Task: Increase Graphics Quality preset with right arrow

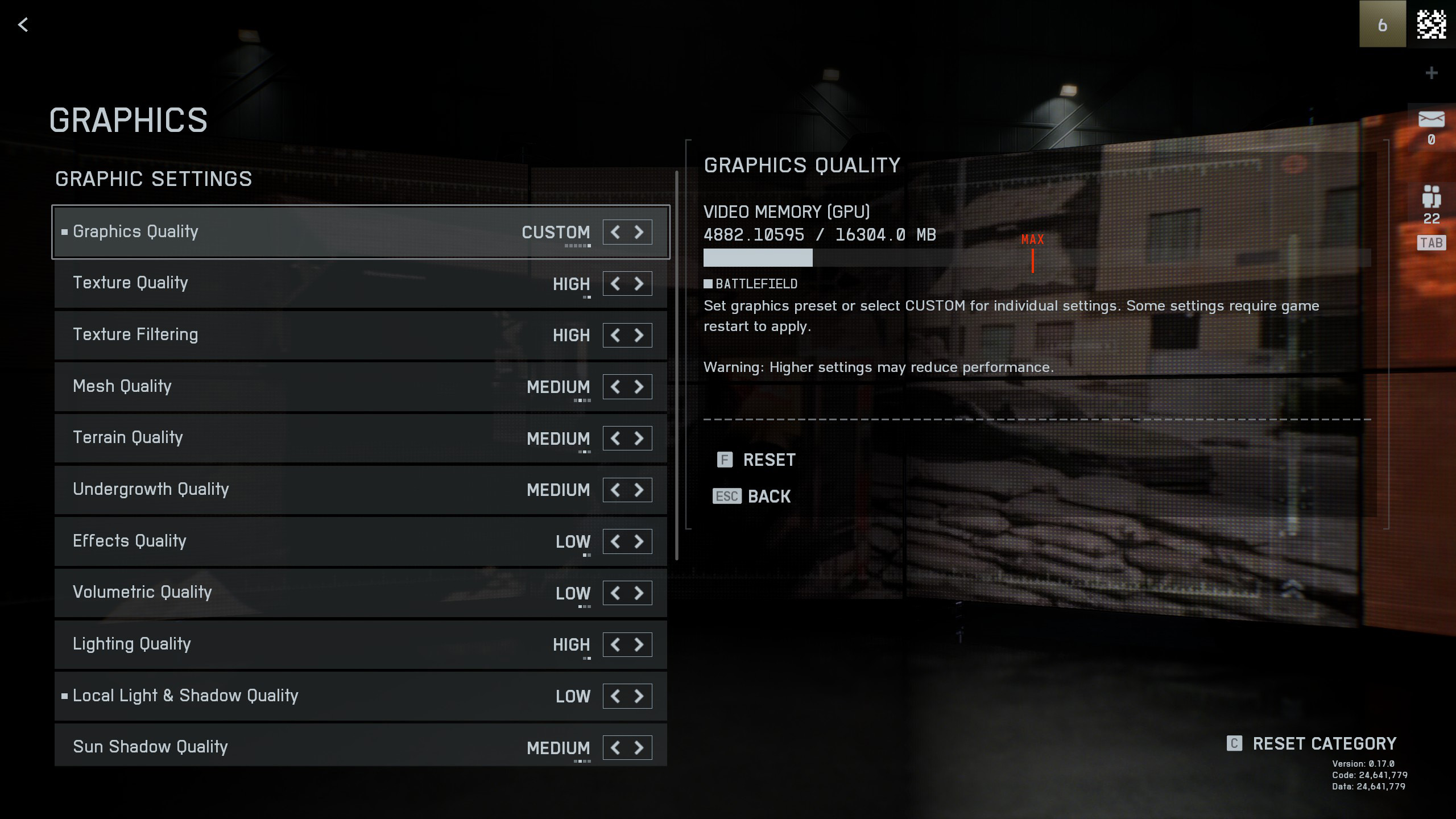Action: click(x=639, y=232)
